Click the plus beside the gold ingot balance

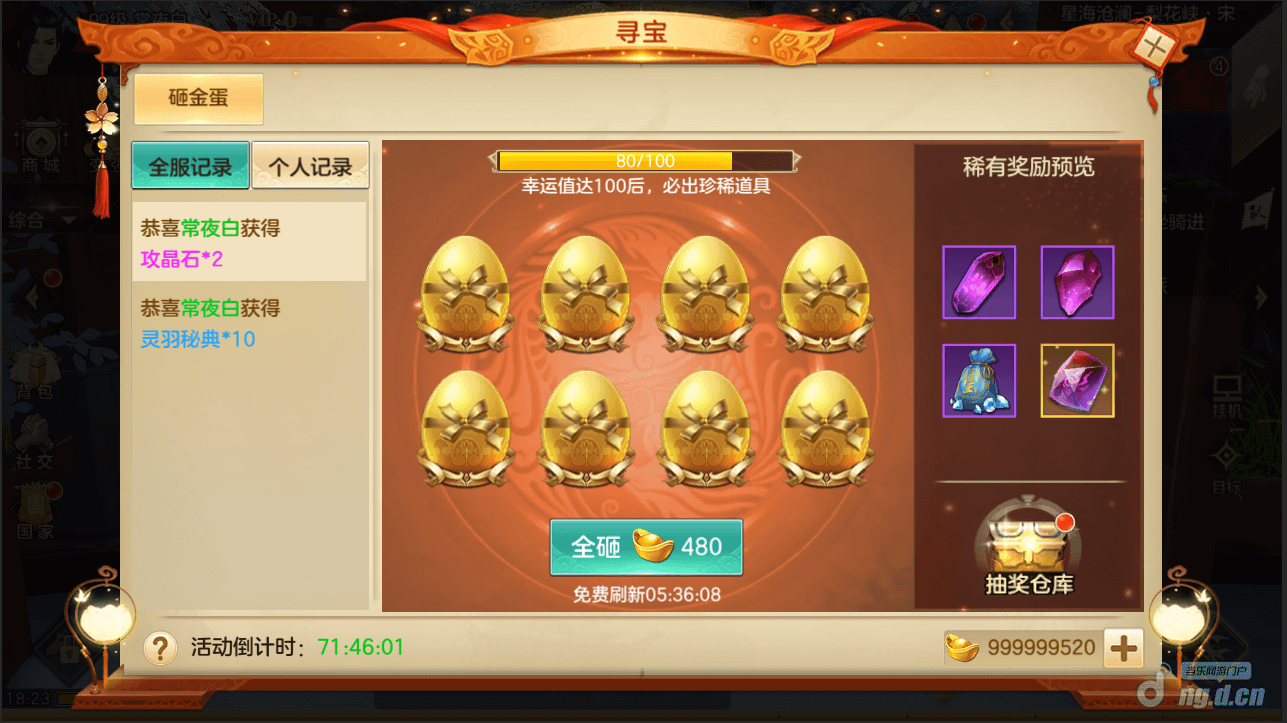[x=1122, y=648]
